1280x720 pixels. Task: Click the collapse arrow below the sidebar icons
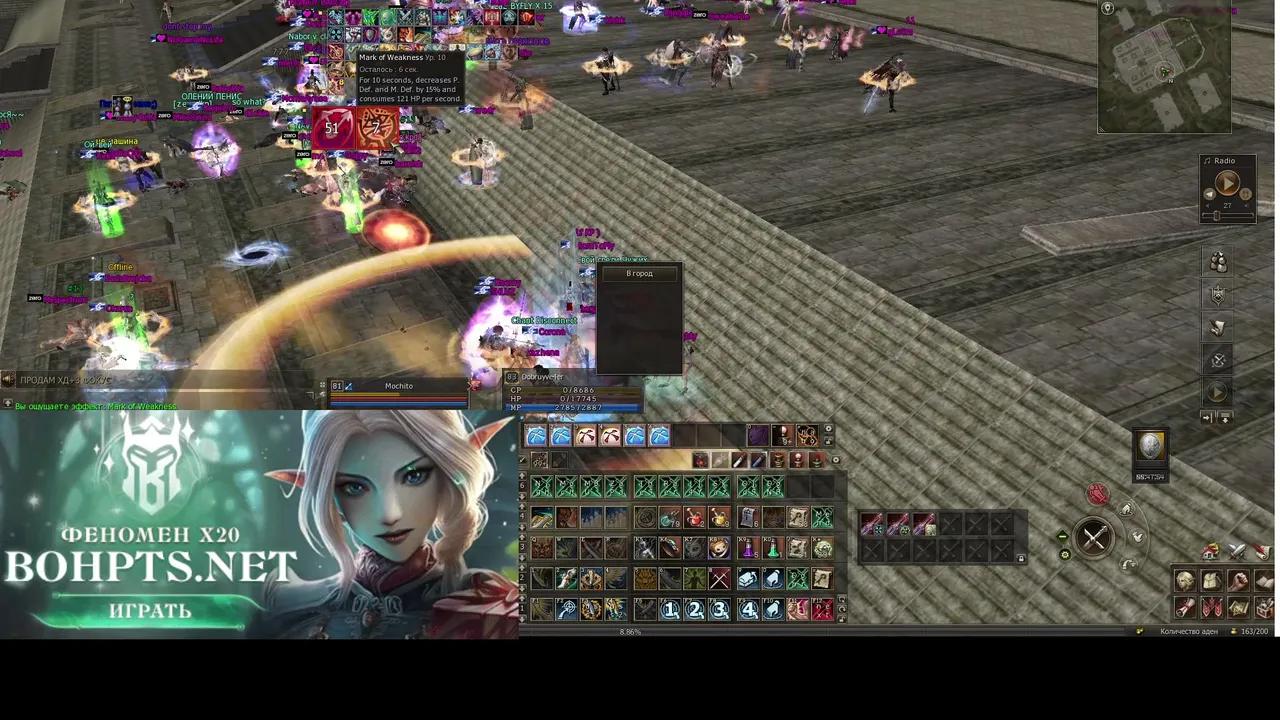pyautogui.click(x=1225, y=417)
